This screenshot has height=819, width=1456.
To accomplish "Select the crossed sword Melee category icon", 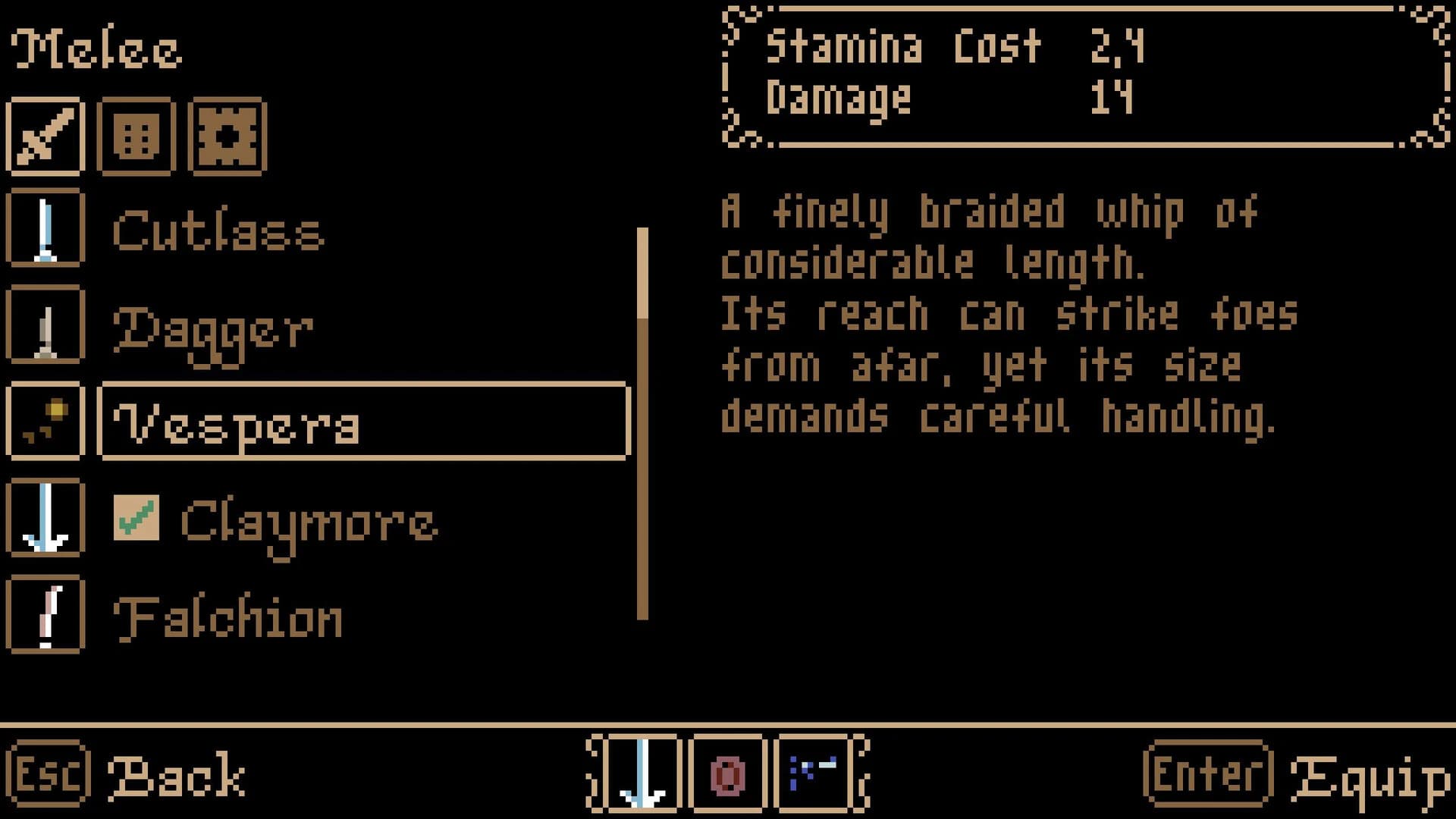I will [45, 135].
